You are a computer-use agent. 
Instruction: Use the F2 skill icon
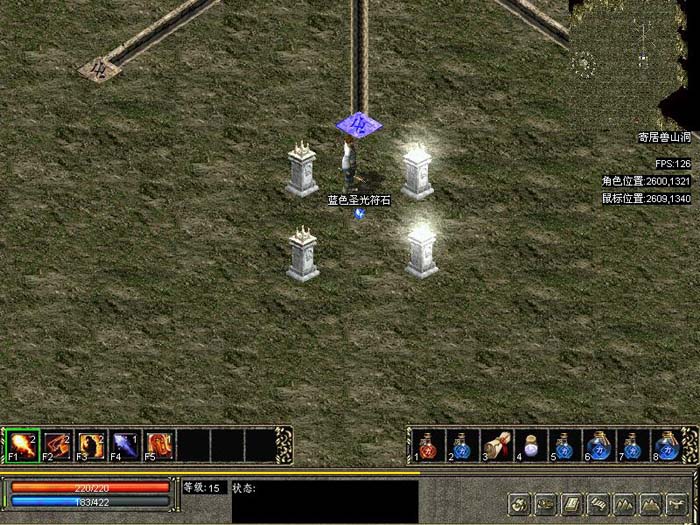(x=57, y=443)
